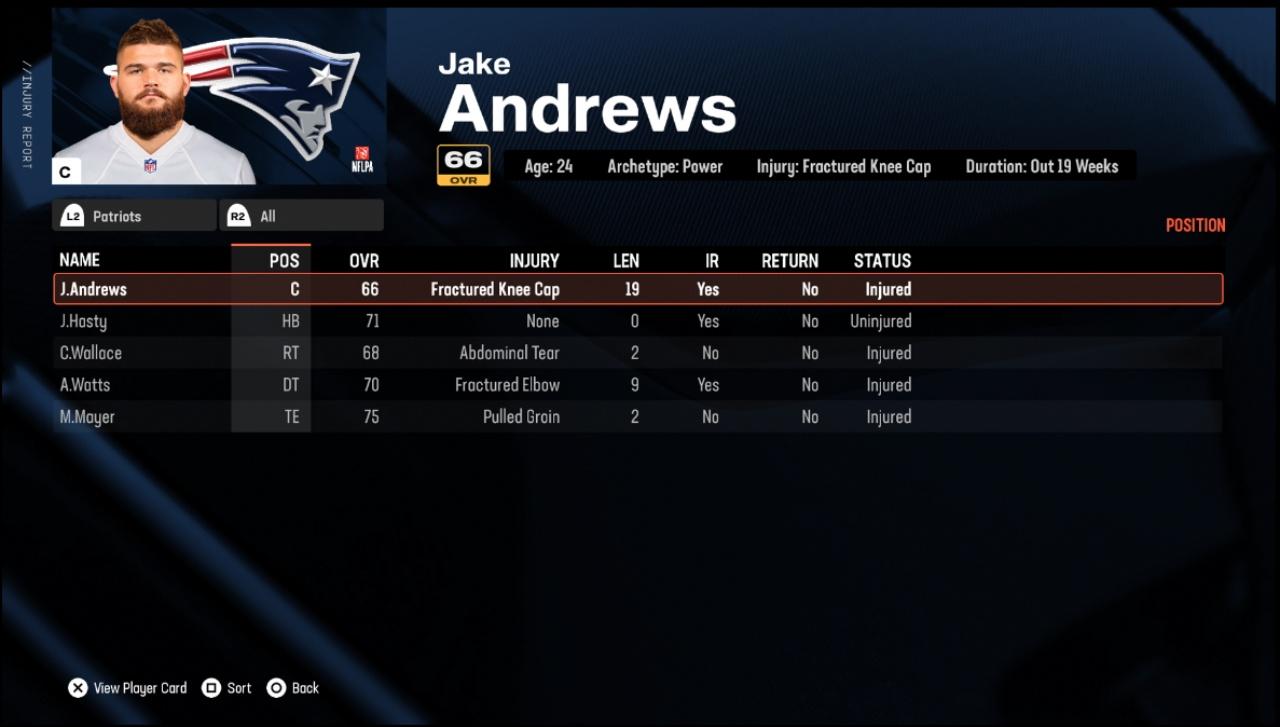1280x727 pixels.
Task: Select the J.Hasty injury row
Action: click(x=637, y=321)
